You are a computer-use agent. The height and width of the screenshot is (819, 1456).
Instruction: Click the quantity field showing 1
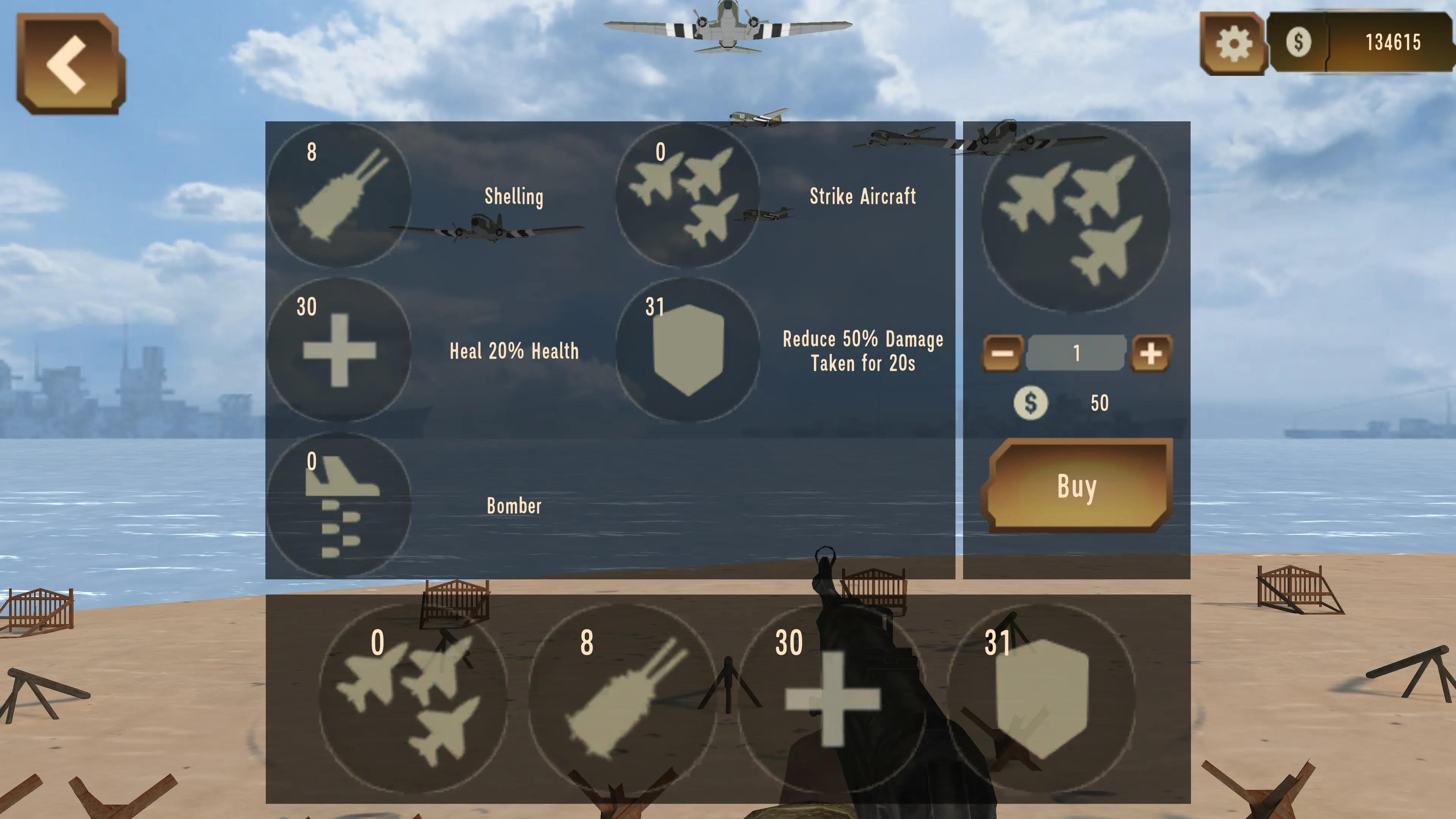point(1076,353)
